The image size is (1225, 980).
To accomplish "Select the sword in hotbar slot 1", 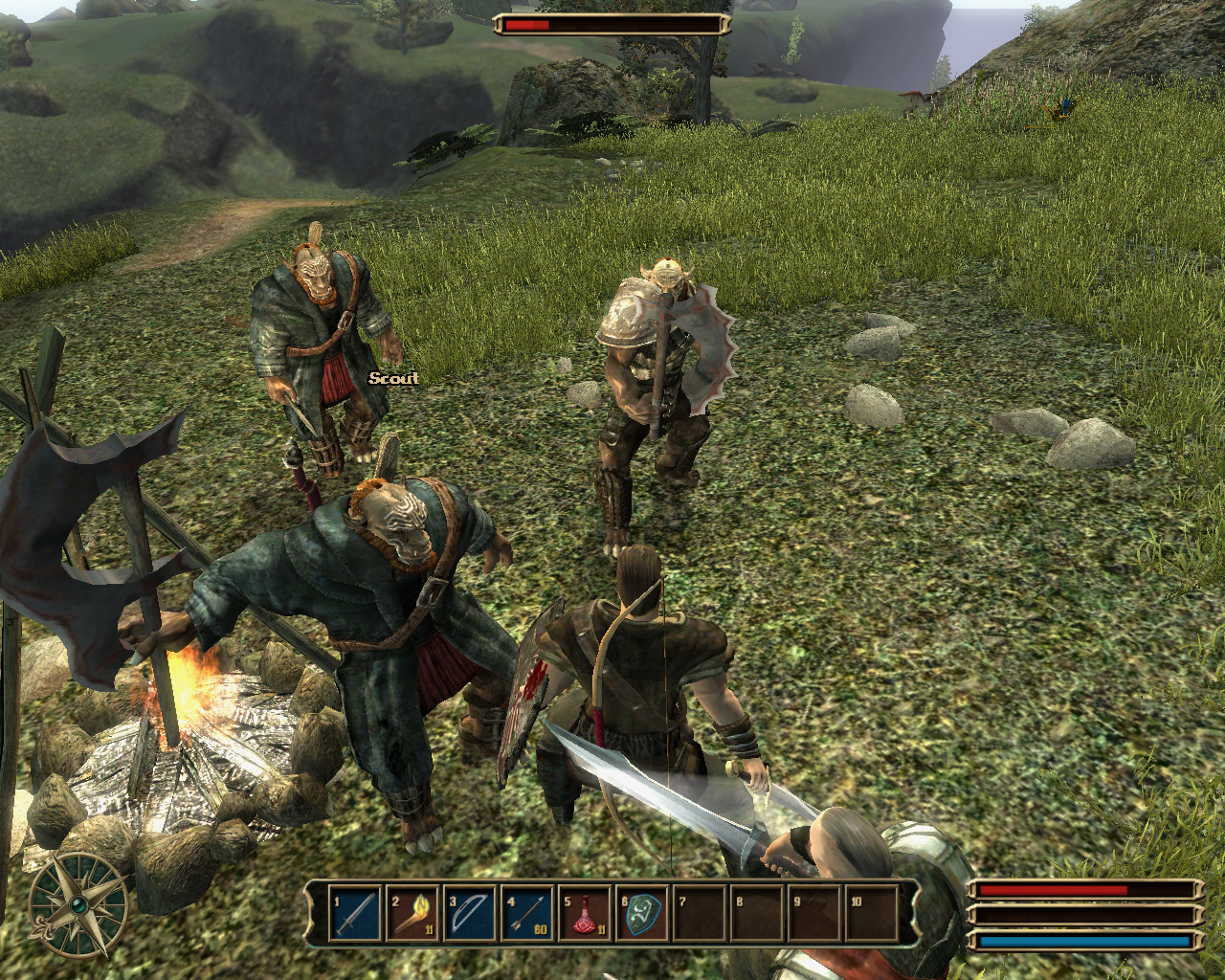I will [355, 914].
